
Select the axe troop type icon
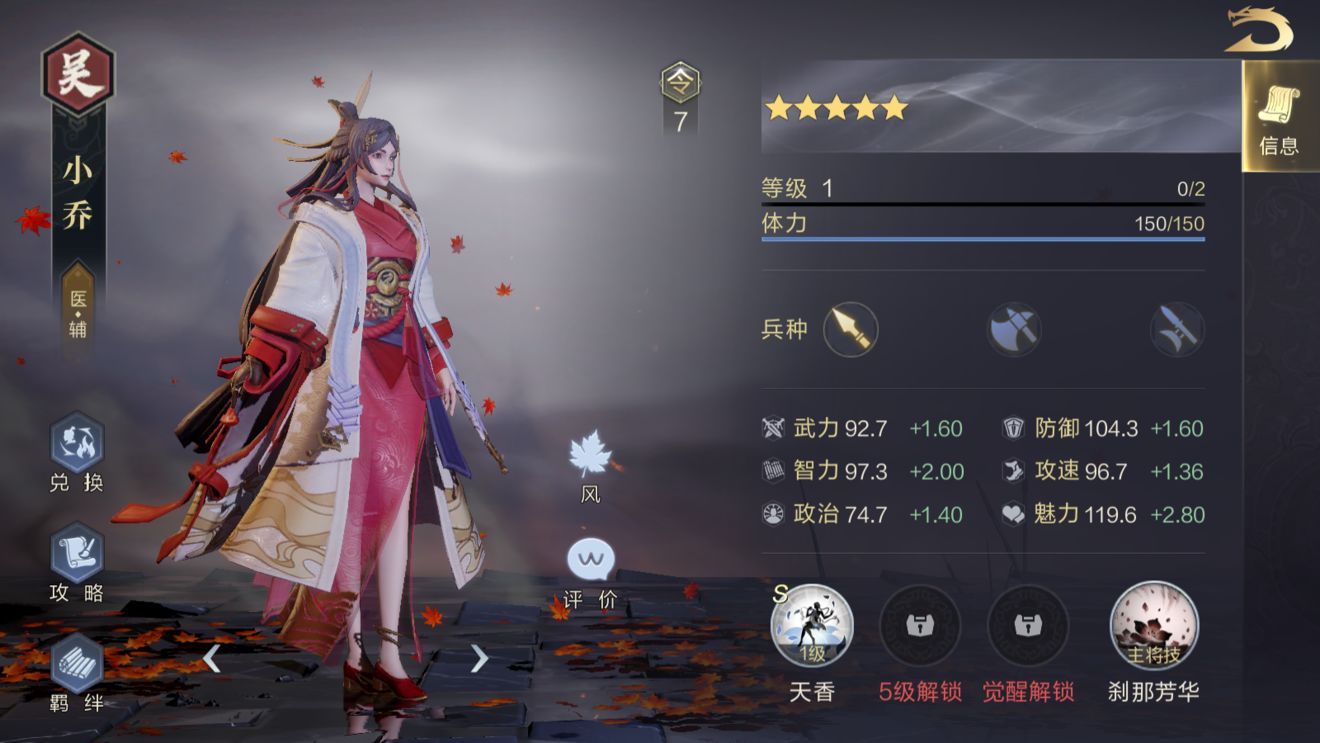coord(1012,329)
